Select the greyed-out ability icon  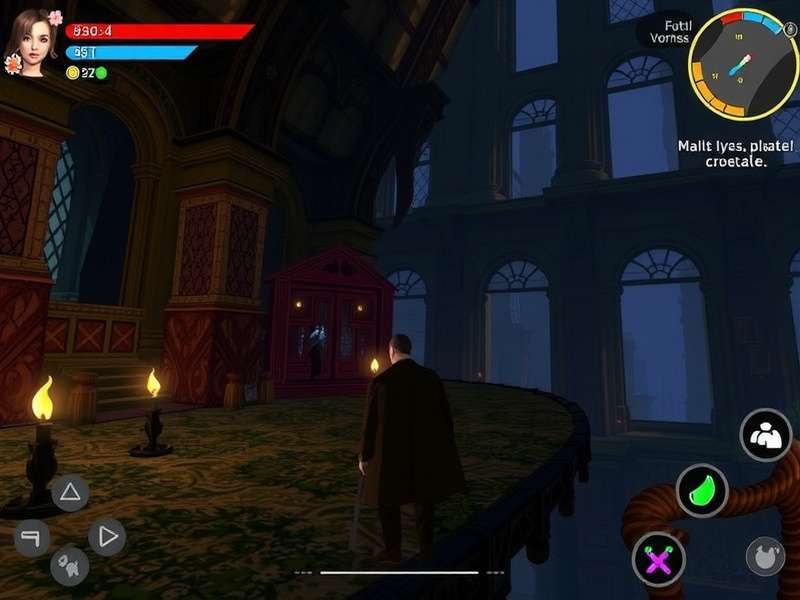point(765,556)
